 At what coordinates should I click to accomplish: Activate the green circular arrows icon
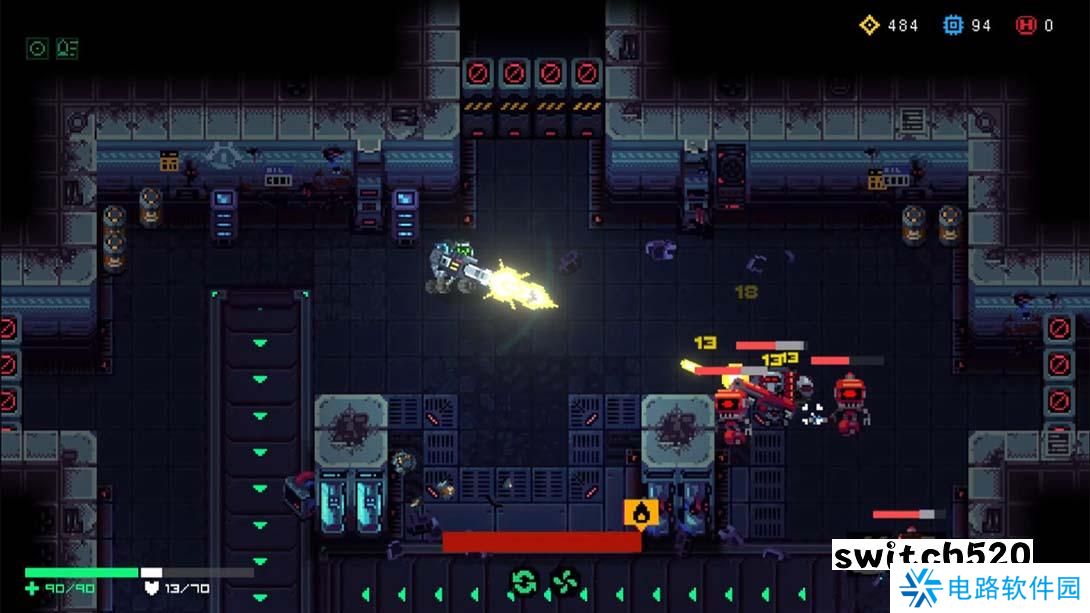click(523, 580)
